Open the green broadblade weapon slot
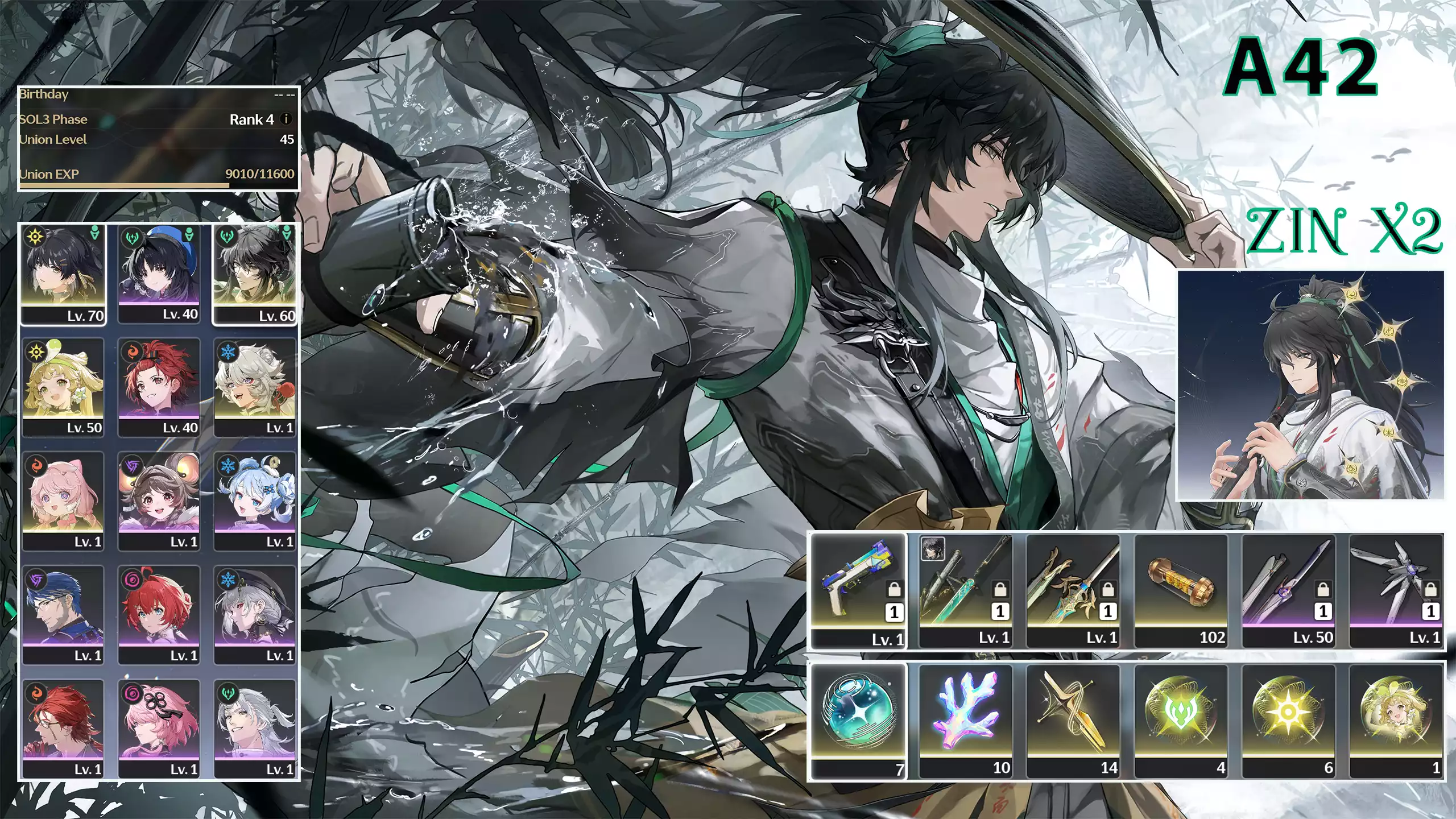Viewport: 1456px width, 819px height. tap(965, 590)
